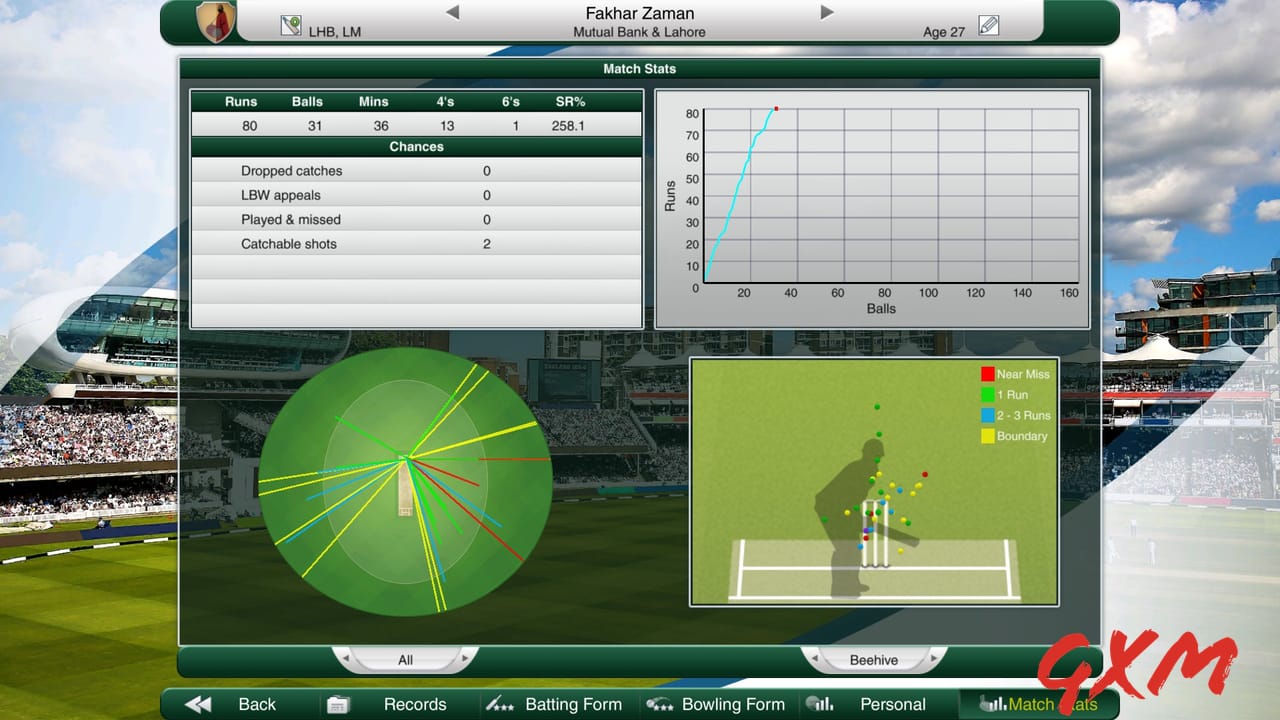1280x720 pixels.
Task: Click the team crest shield icon
Action: point(218,20)
